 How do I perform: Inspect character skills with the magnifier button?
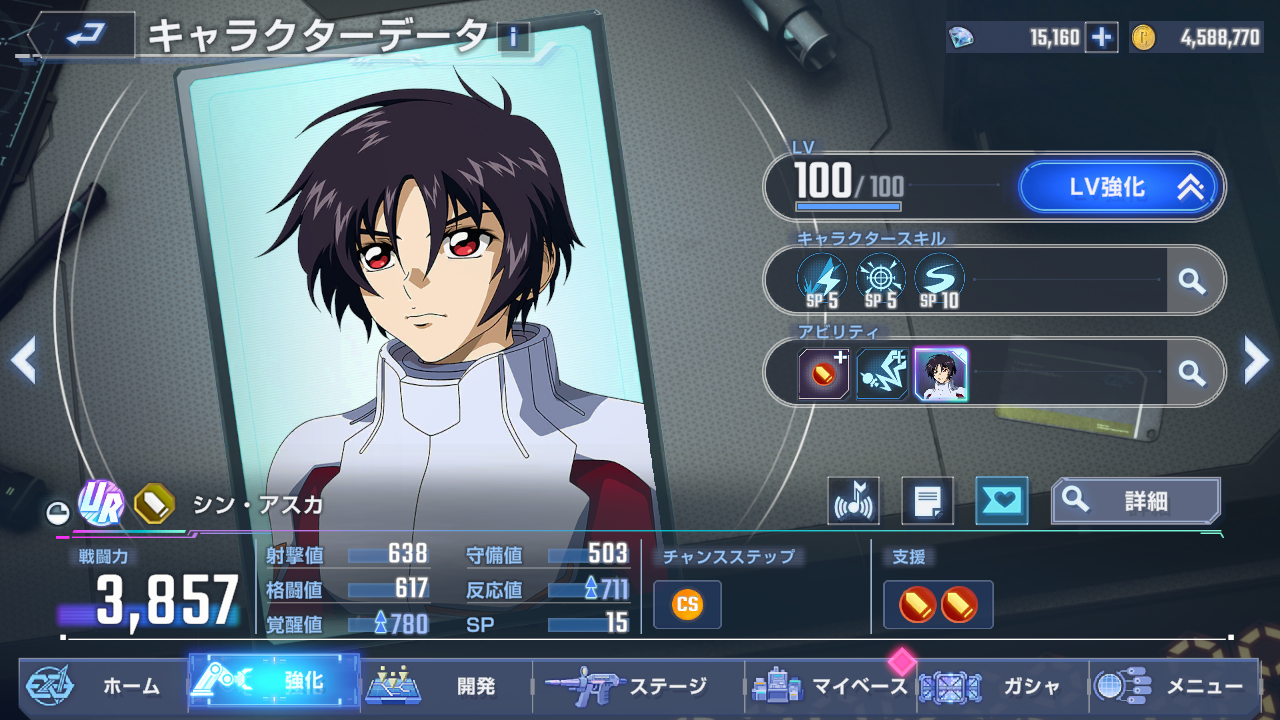click(1191, 281)
